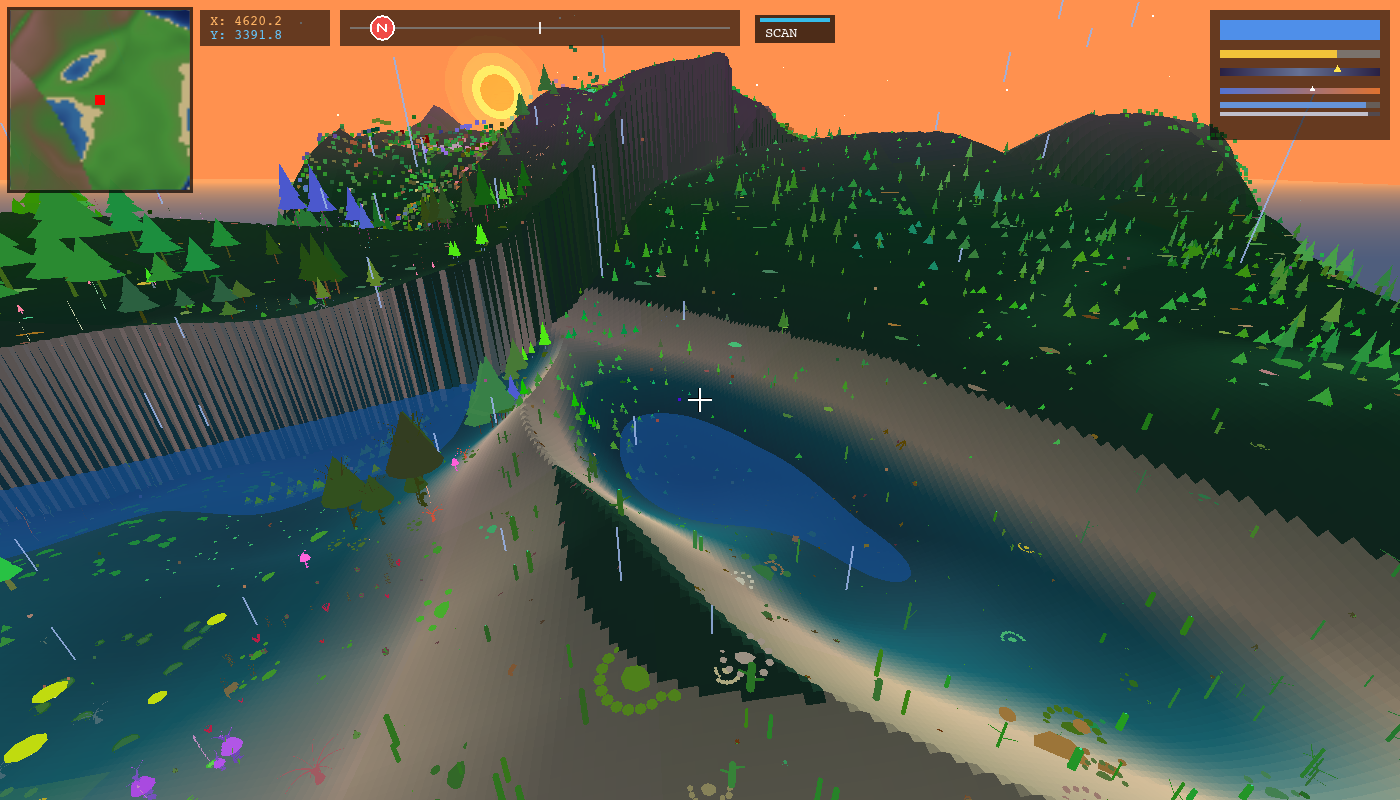Click the solid blue bar in the status panel
1400x800 pixels.
tap(1300, 30)
